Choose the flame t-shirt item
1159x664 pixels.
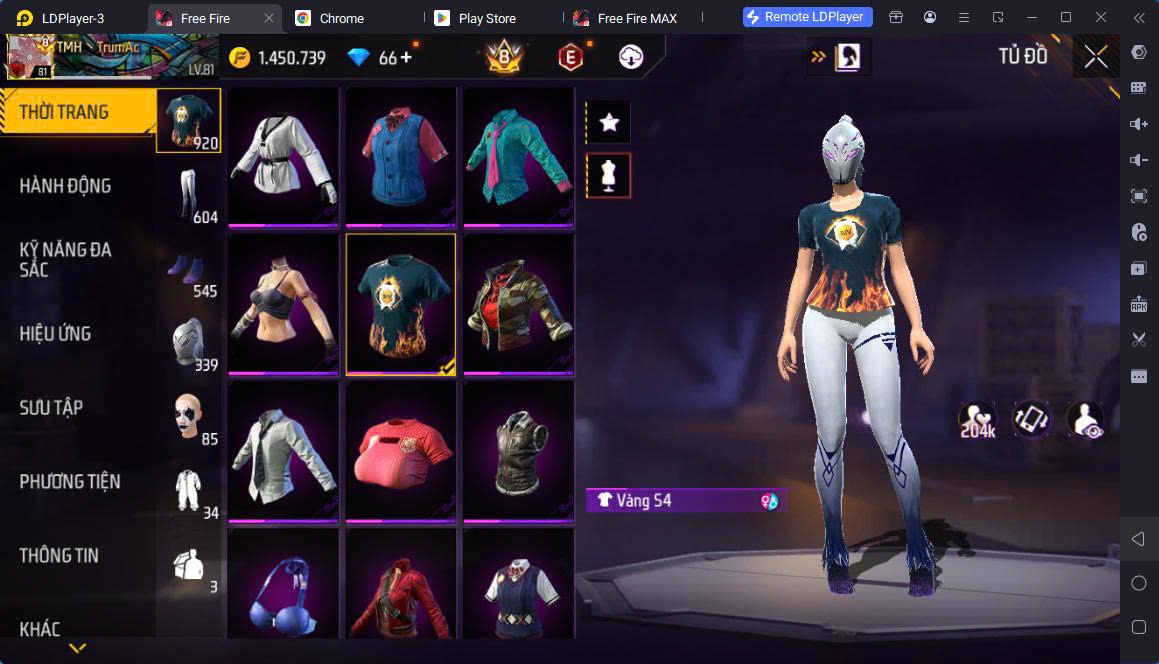[400, 304]
